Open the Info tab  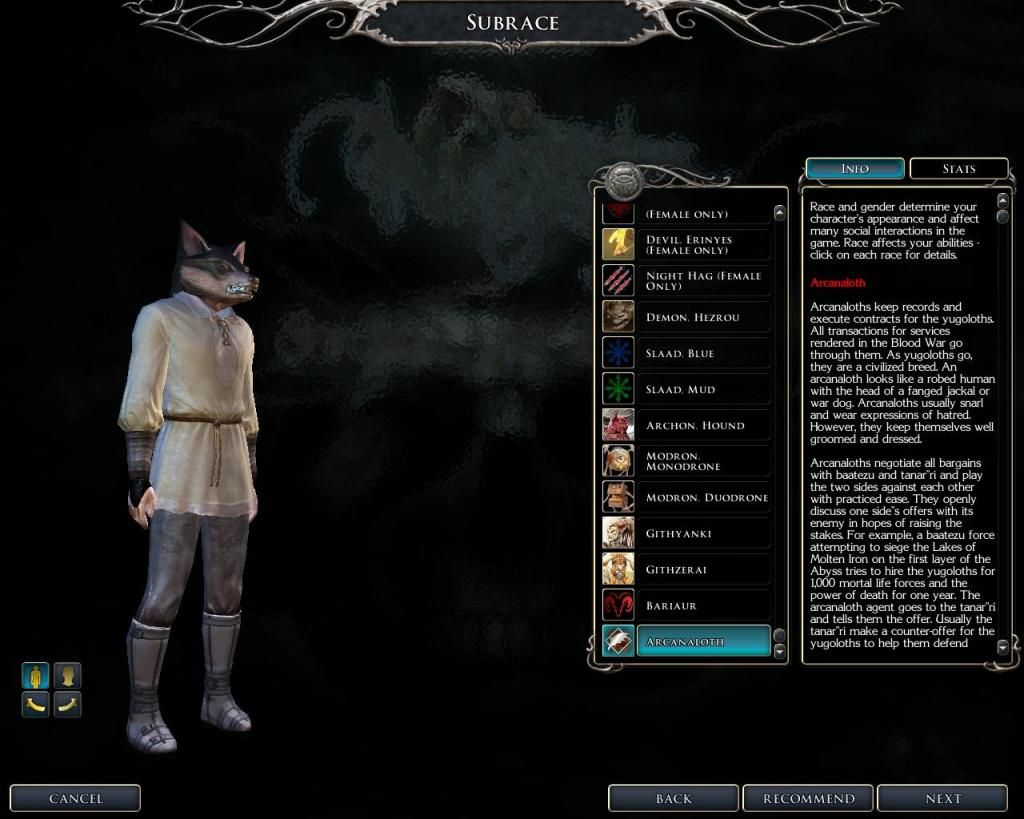pyautogui.click(x=855, y=169)
